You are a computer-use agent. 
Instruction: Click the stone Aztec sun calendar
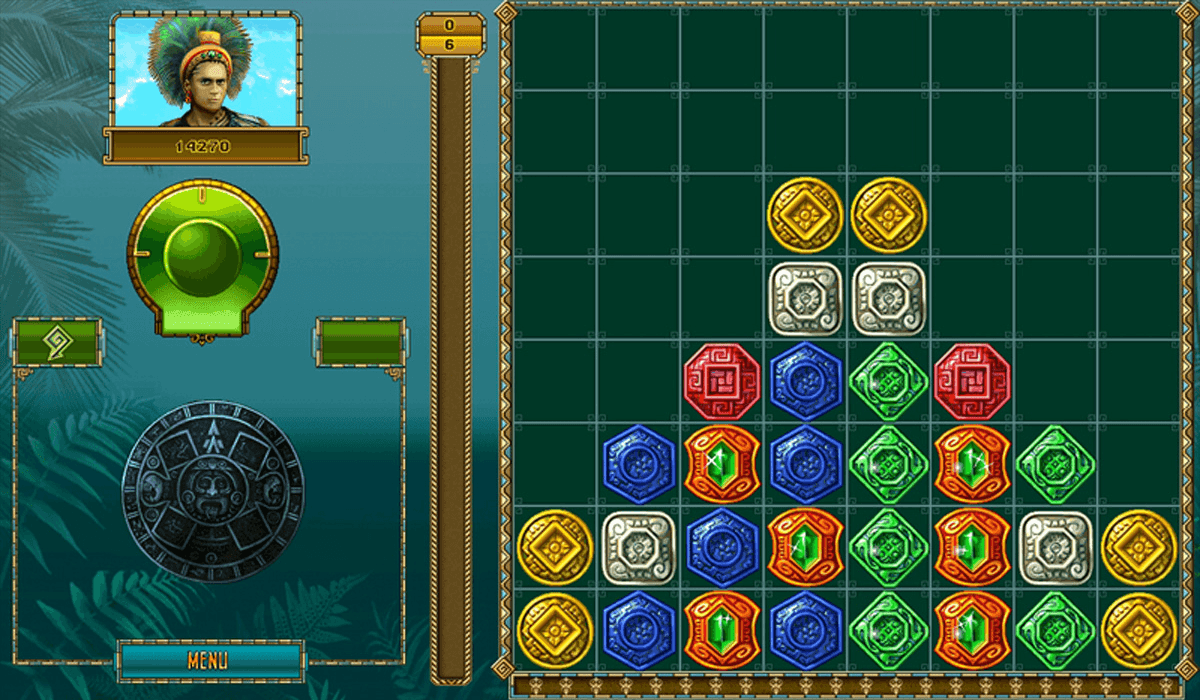point(213,490)
